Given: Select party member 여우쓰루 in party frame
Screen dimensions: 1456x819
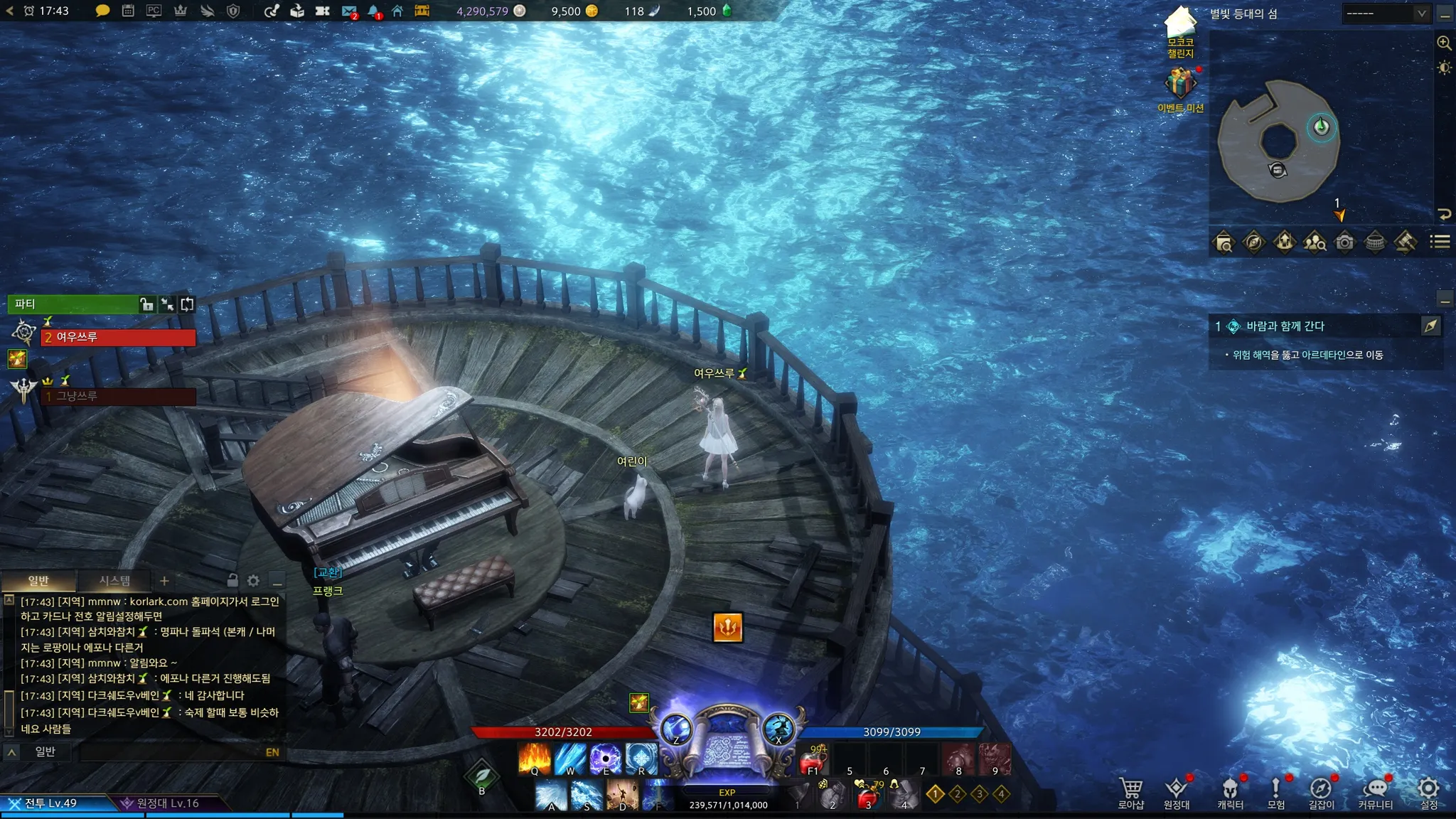Looking at the screenshot, I should (x=118, y=337).
